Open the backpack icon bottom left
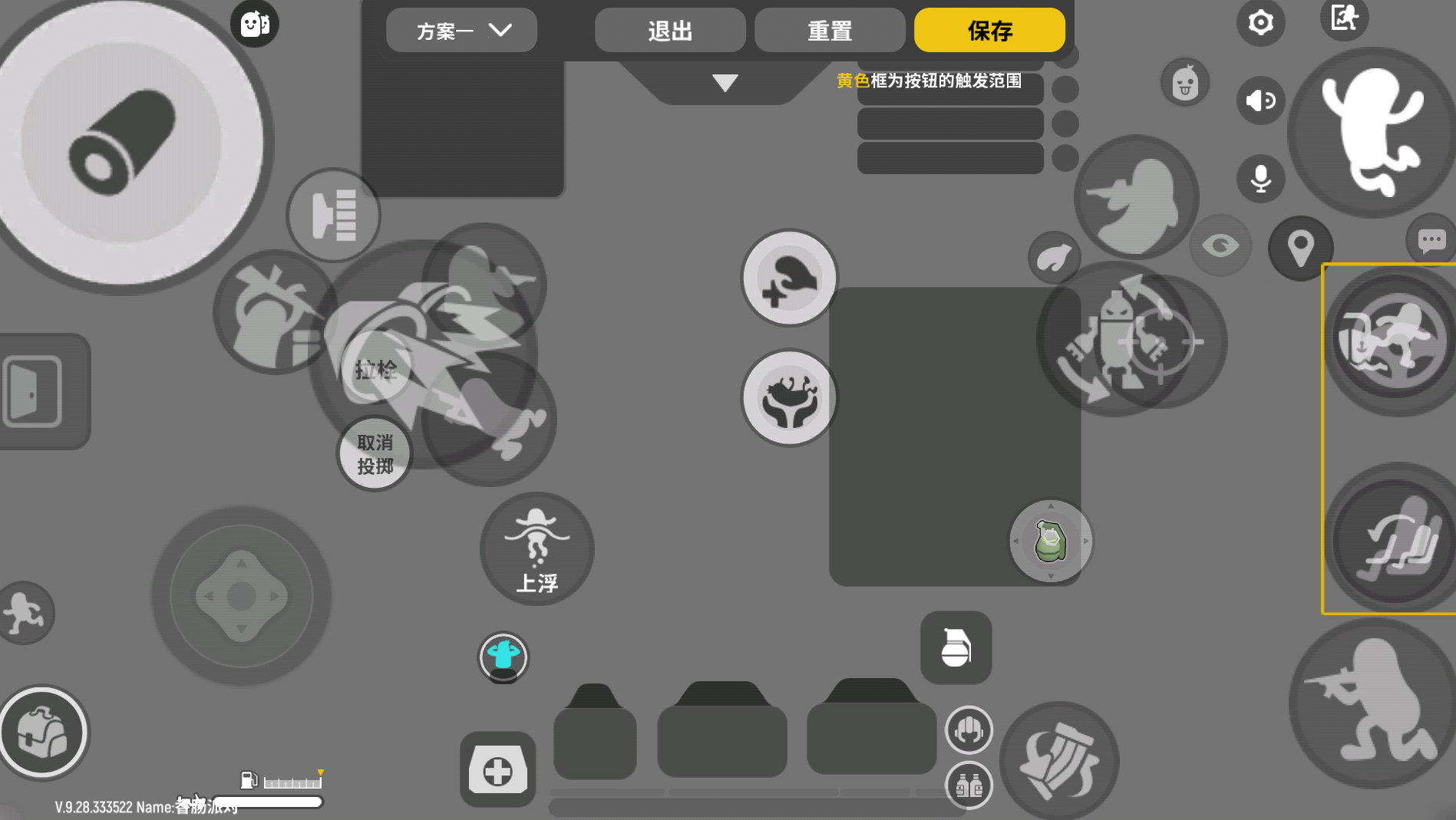Viewport: 1456px width, 820px height. point(44,733)
